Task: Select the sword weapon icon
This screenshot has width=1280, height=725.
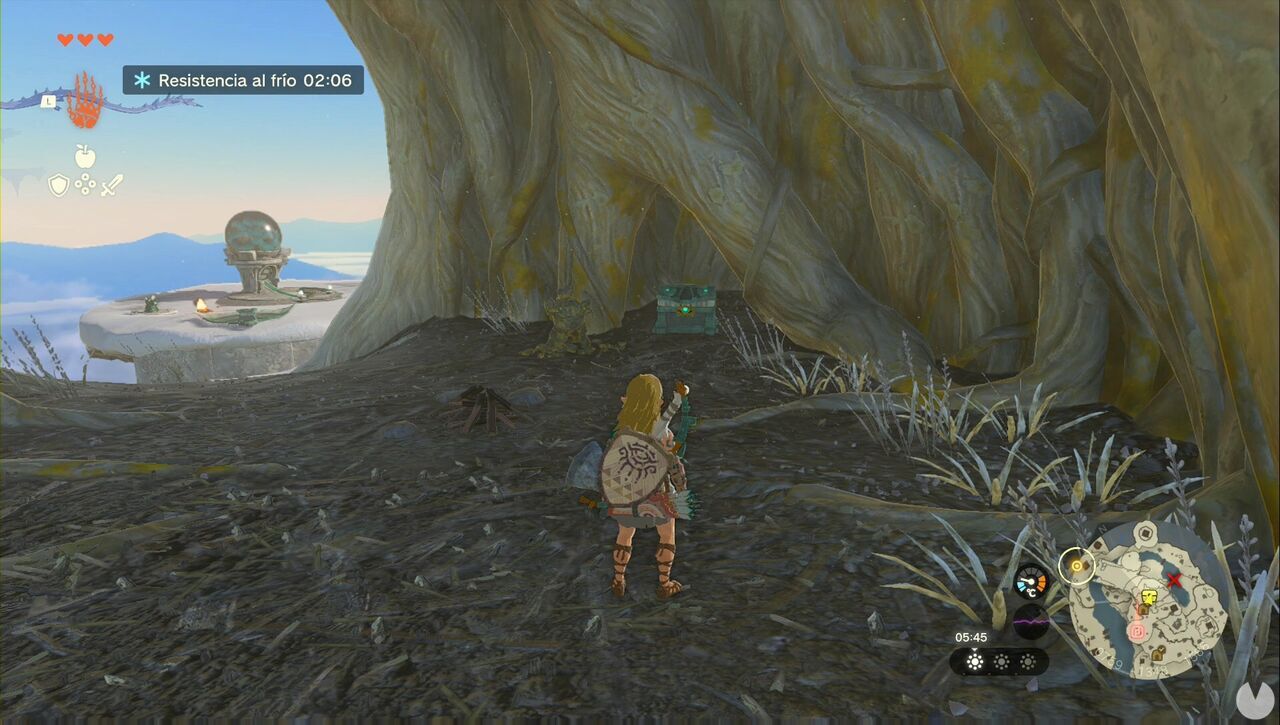Action: click(111, 186)
